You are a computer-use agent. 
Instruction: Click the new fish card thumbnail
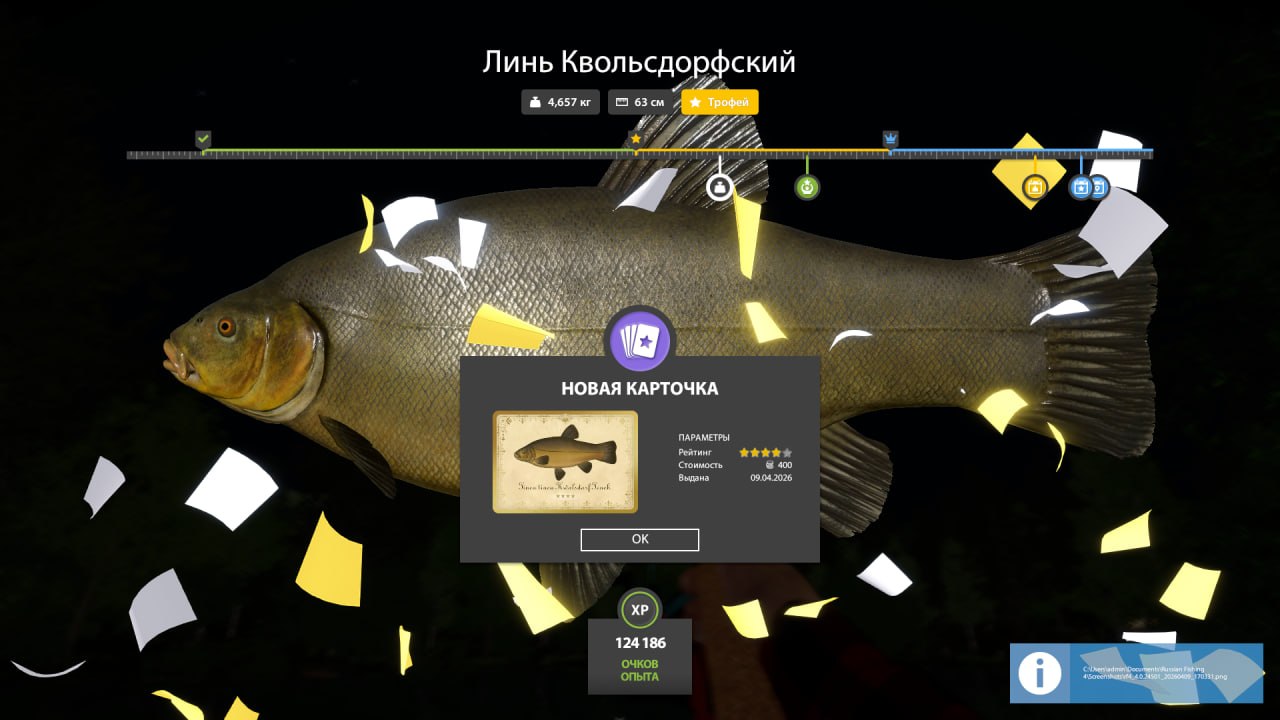(x=563, y=461)
